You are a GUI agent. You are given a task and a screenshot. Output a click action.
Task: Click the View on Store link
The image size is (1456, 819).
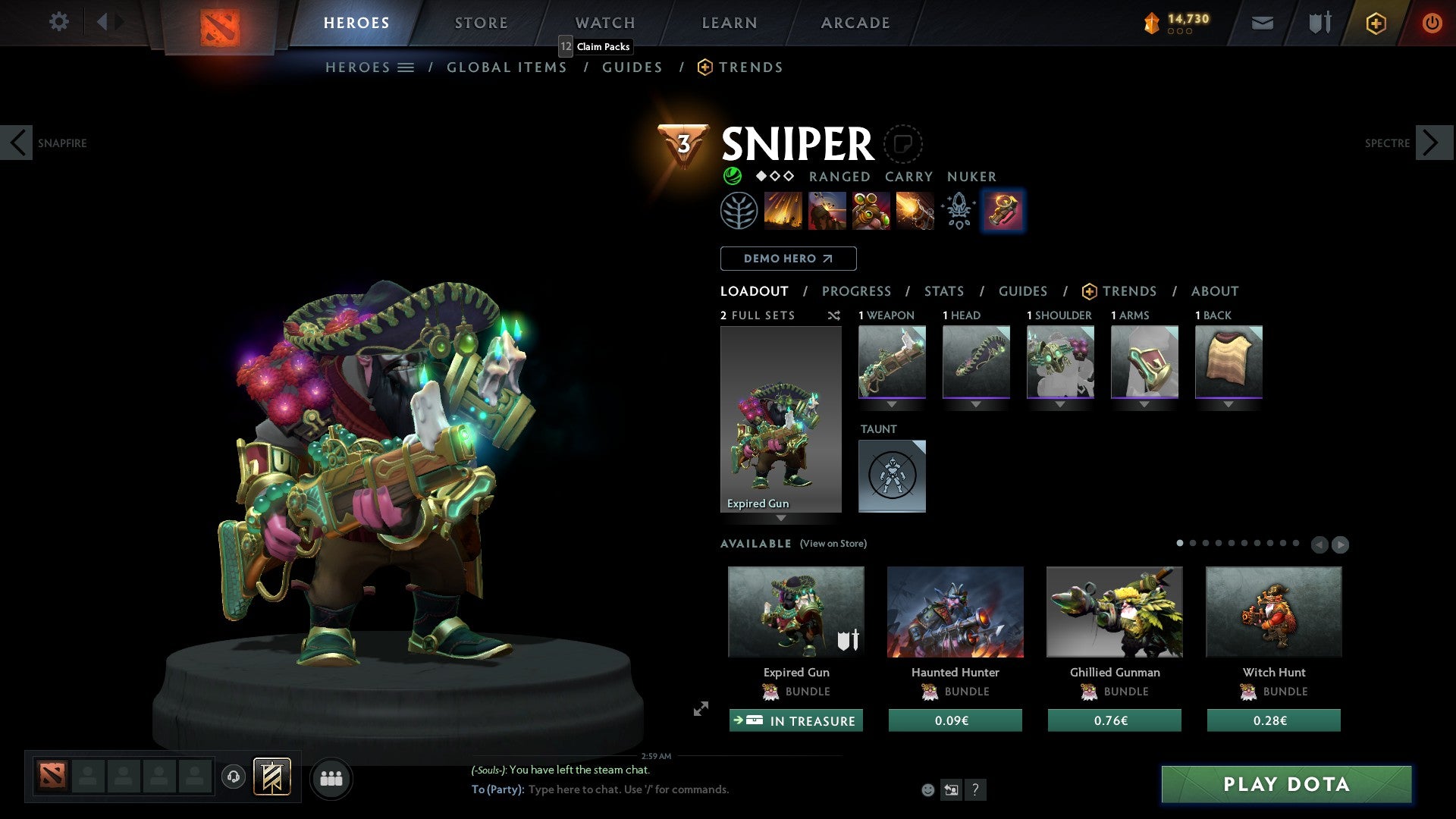coord(833,544)
